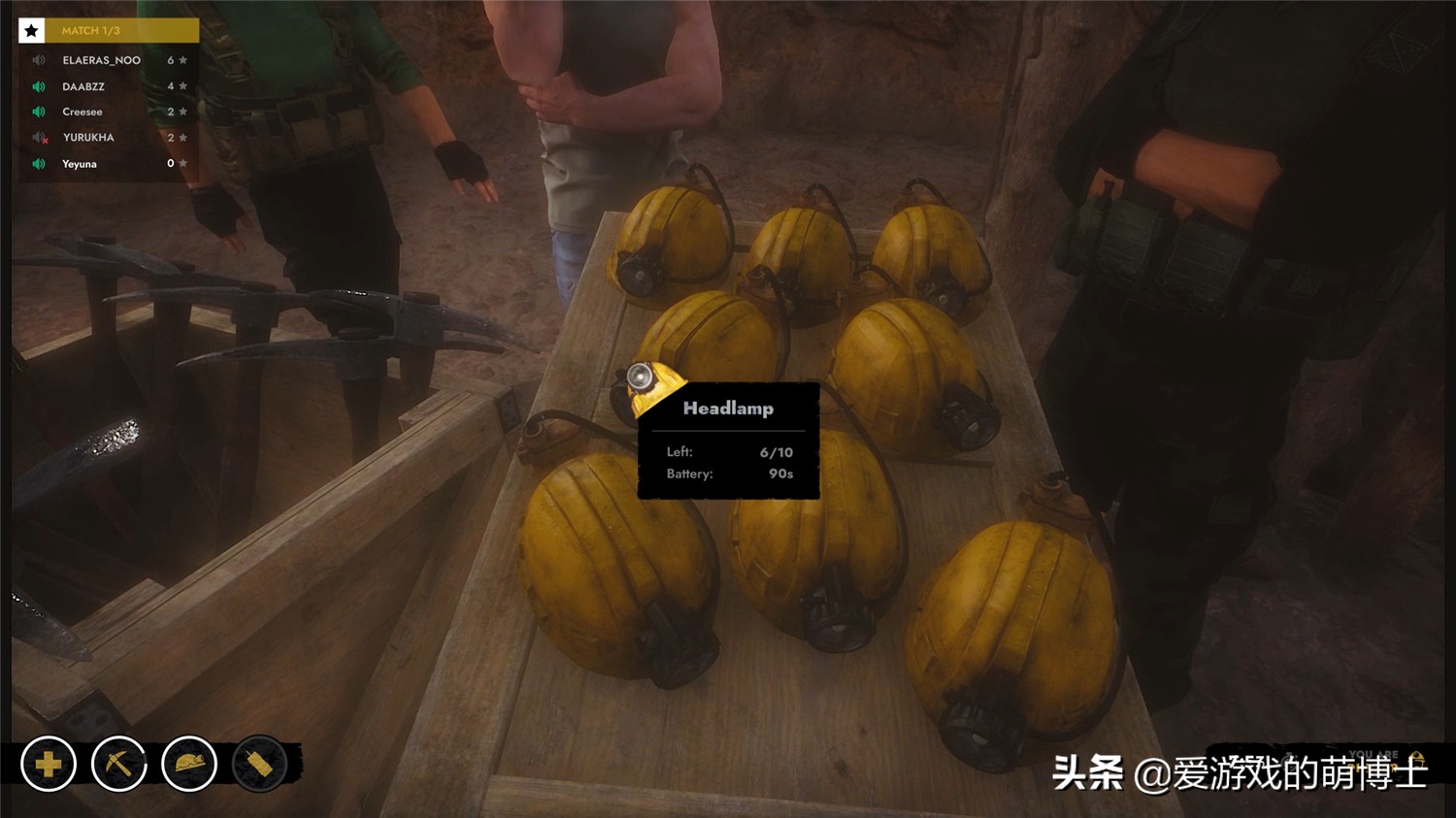Image resolution: width=1456 pixels, height=818 pixels.
Task: Click the MATCH 1/3 header bar
Action: click(x=121, y=31)
